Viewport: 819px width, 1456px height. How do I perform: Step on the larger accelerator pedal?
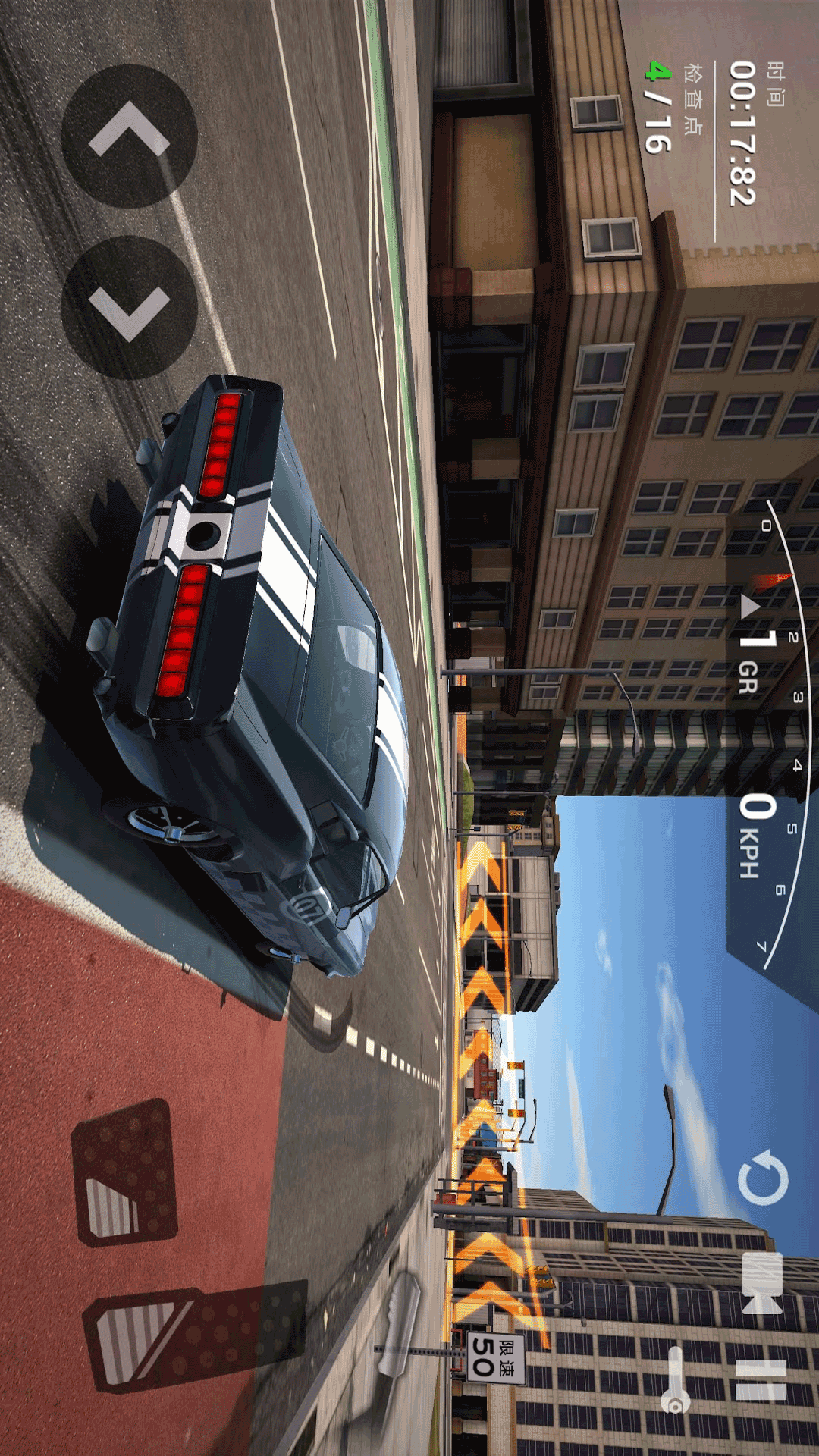[190, 1337]
